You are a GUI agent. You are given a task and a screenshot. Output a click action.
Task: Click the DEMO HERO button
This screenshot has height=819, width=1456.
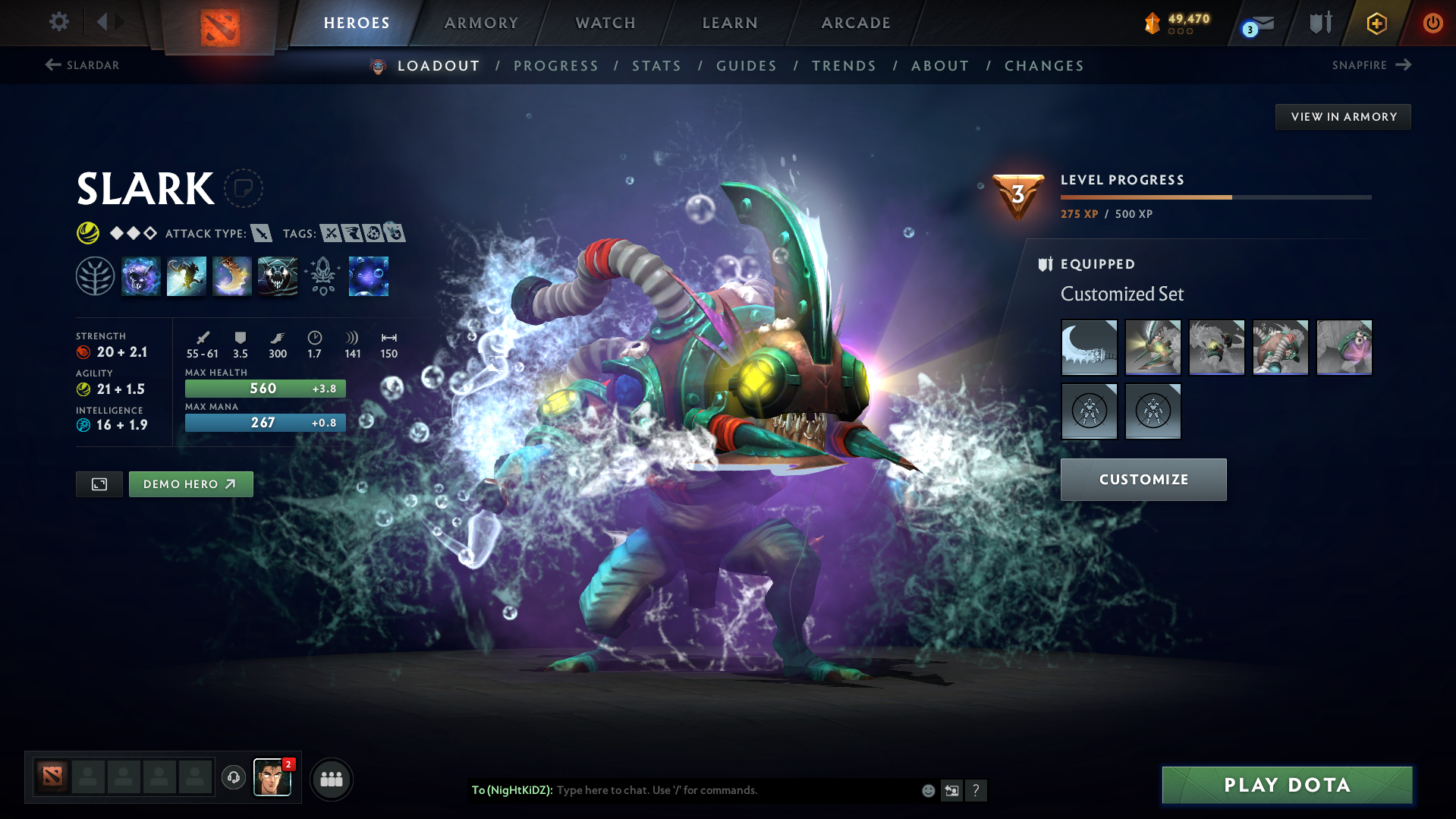coord(190,484)
